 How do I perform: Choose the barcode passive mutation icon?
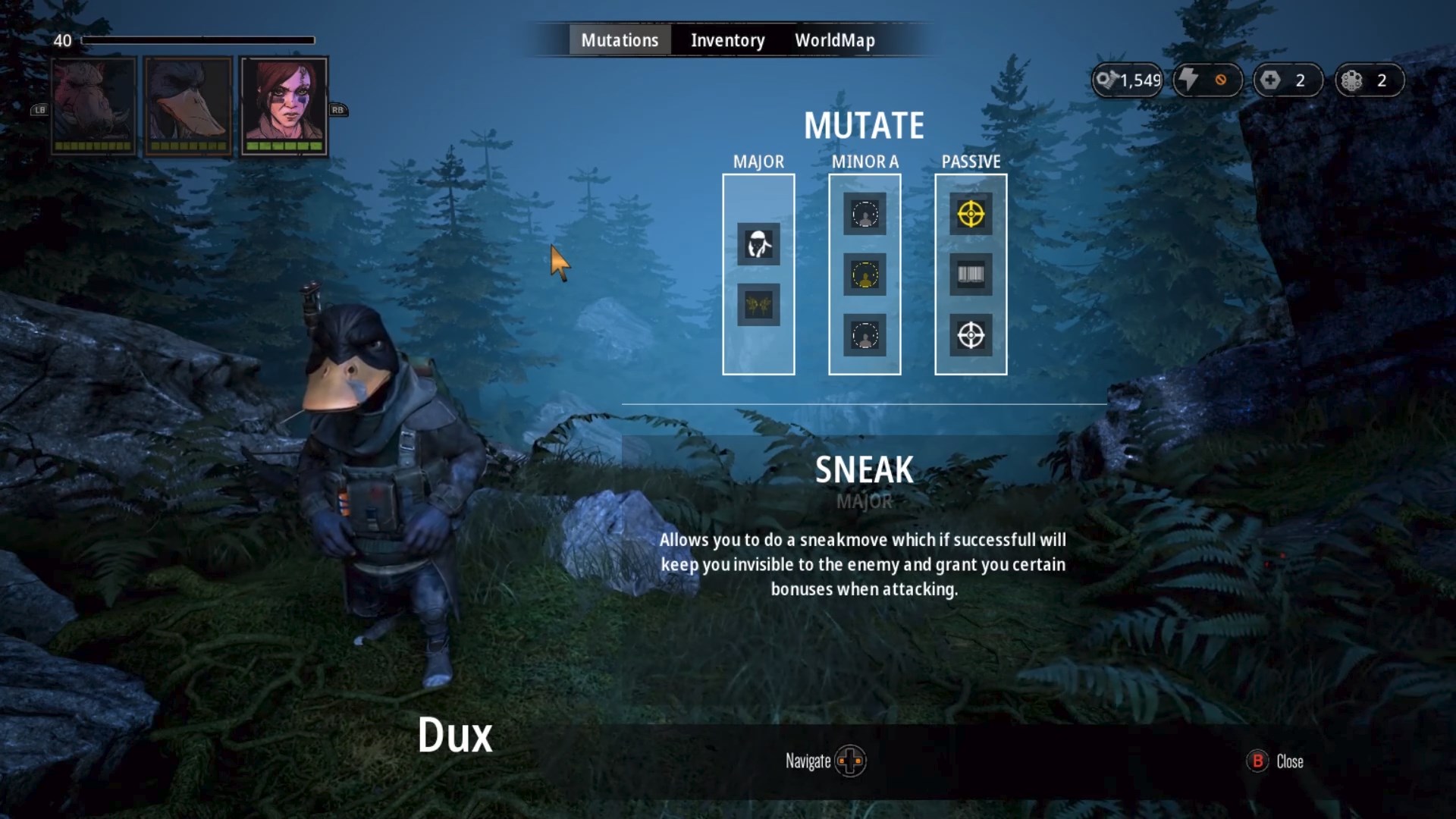tap(971, 275)
